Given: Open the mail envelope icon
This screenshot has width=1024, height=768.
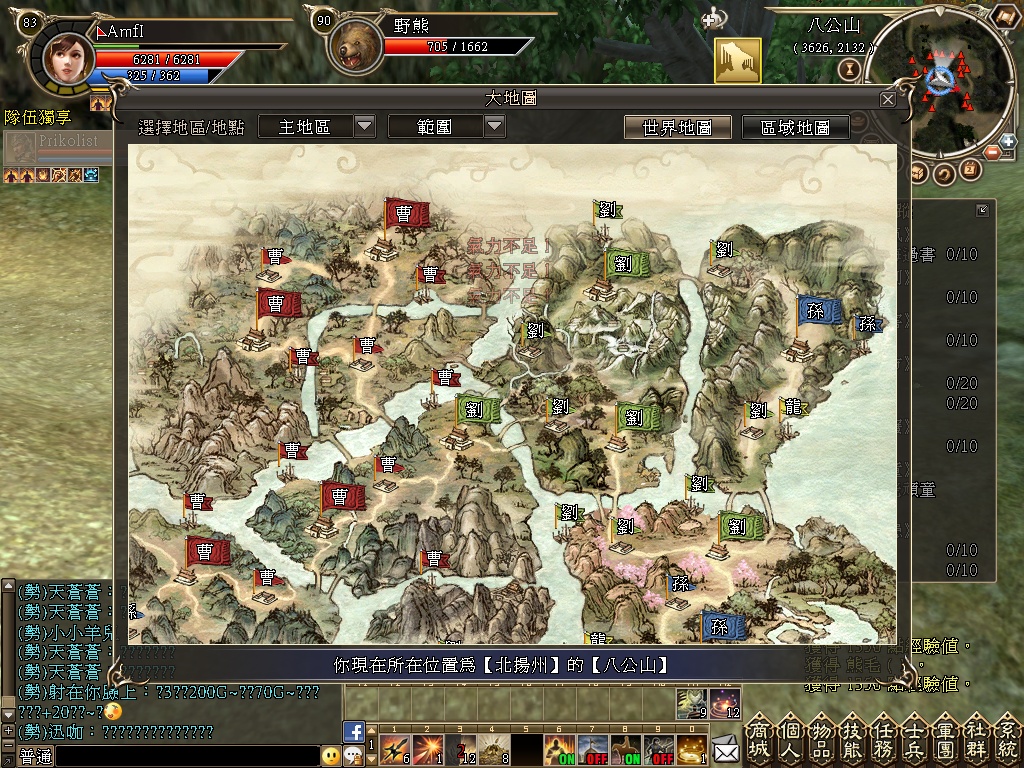Looking at the screenshot, I should click(x=725, y=747).
